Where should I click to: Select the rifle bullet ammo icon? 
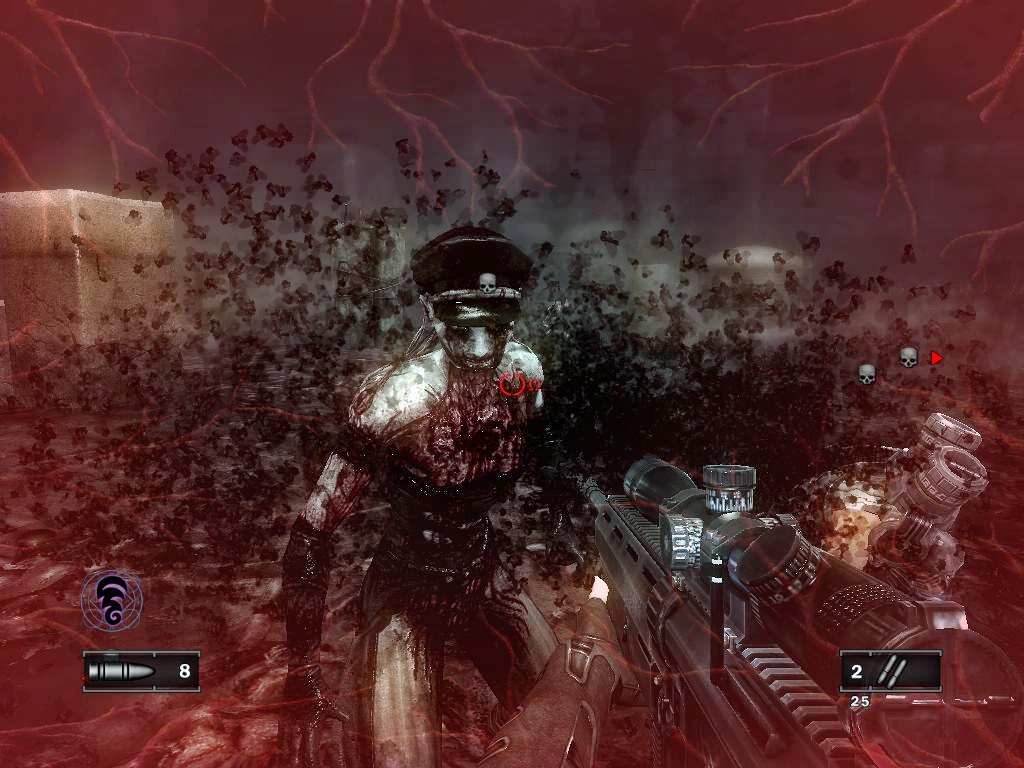point(121,671)
